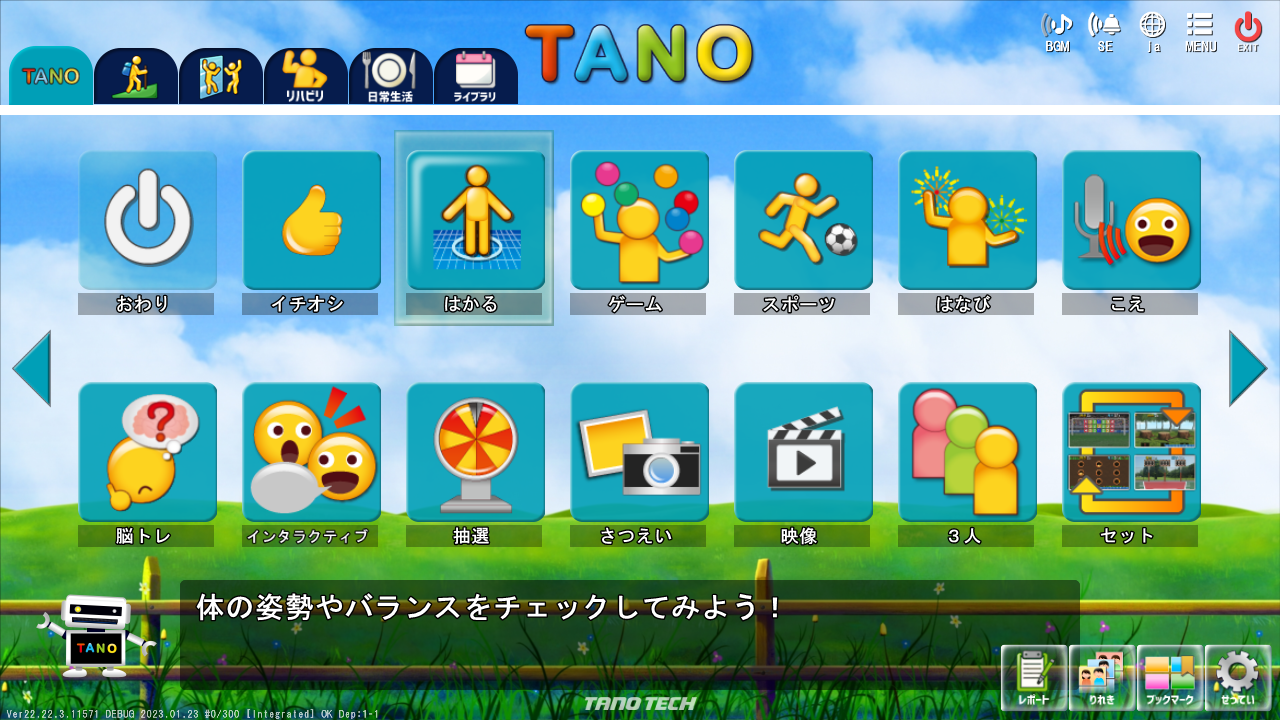
Task: Open the こえ voice microphone icon
Action: (1130, 220)
